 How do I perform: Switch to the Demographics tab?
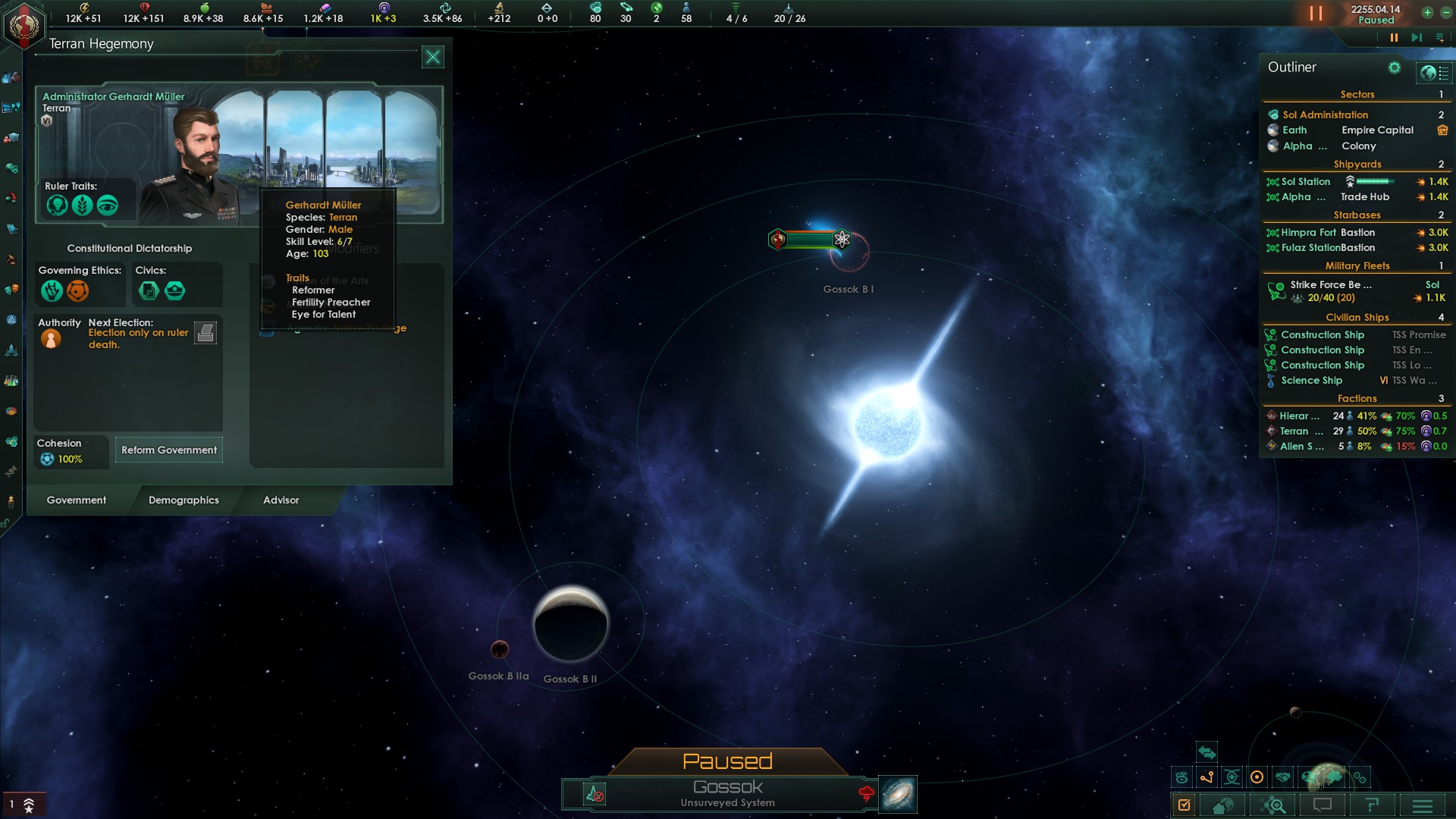[184, 500]
